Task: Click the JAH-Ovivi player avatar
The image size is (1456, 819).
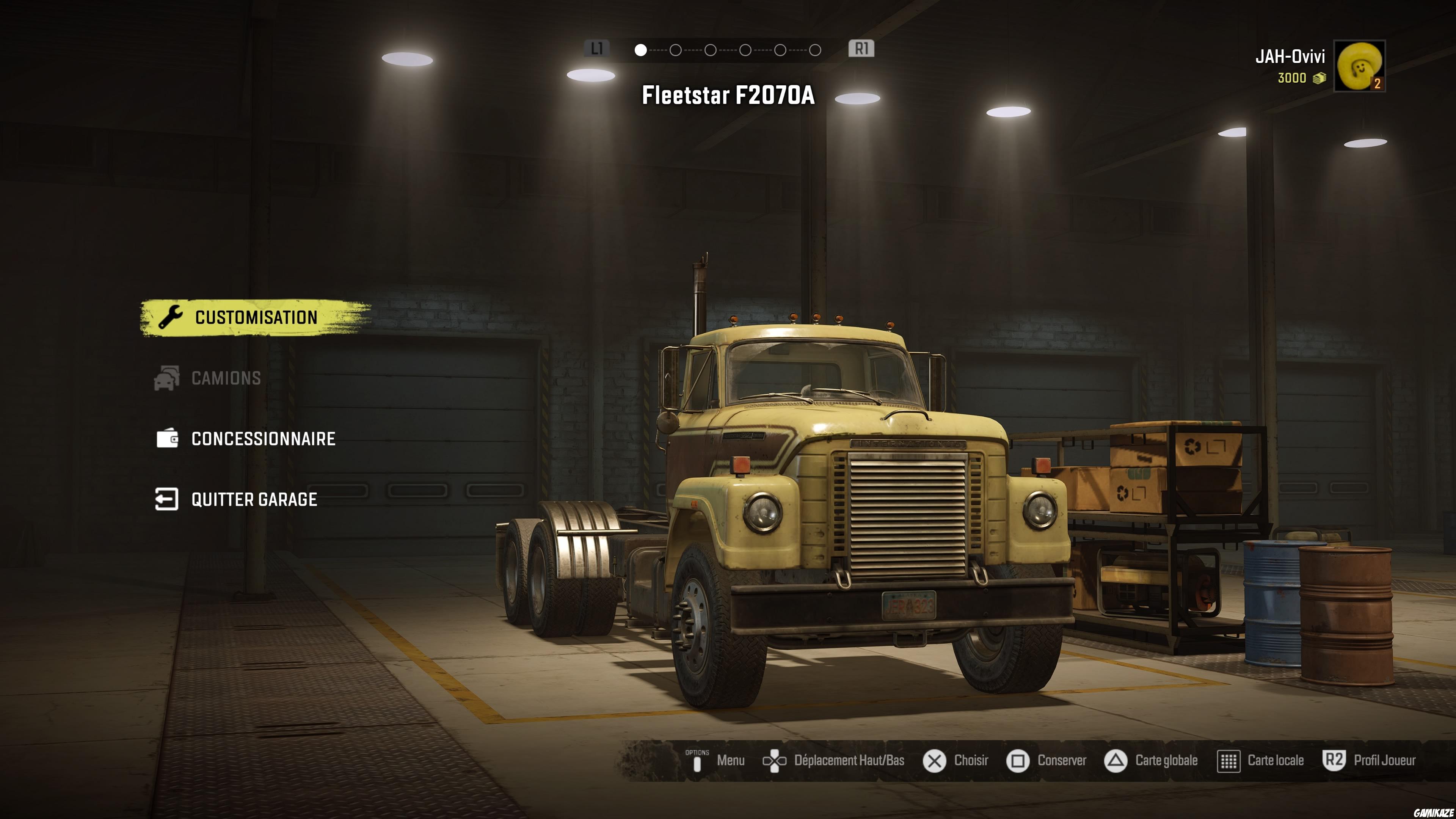Action: click(1359, 66)
